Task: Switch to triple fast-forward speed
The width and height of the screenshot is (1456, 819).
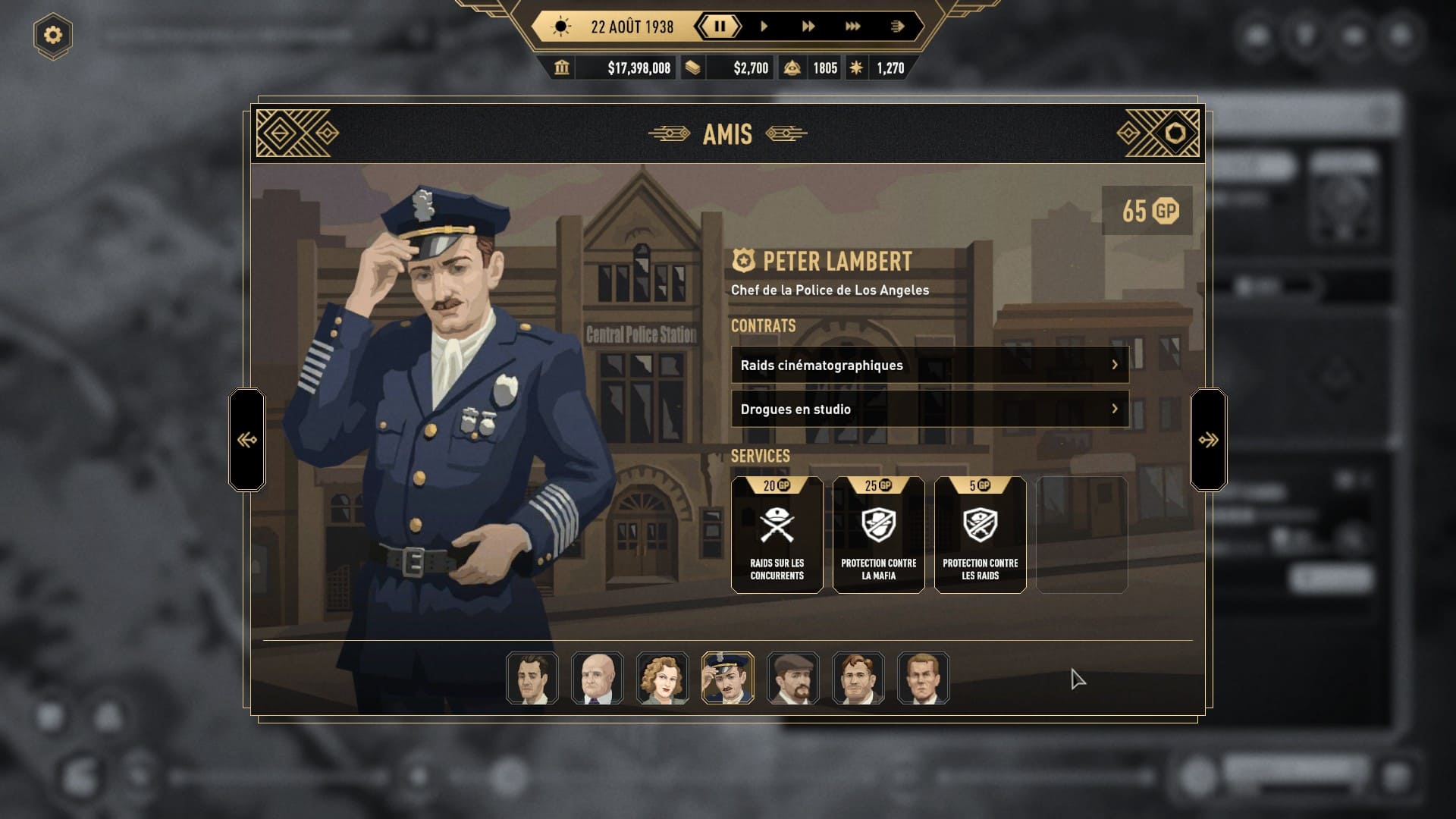Action: 852,27
